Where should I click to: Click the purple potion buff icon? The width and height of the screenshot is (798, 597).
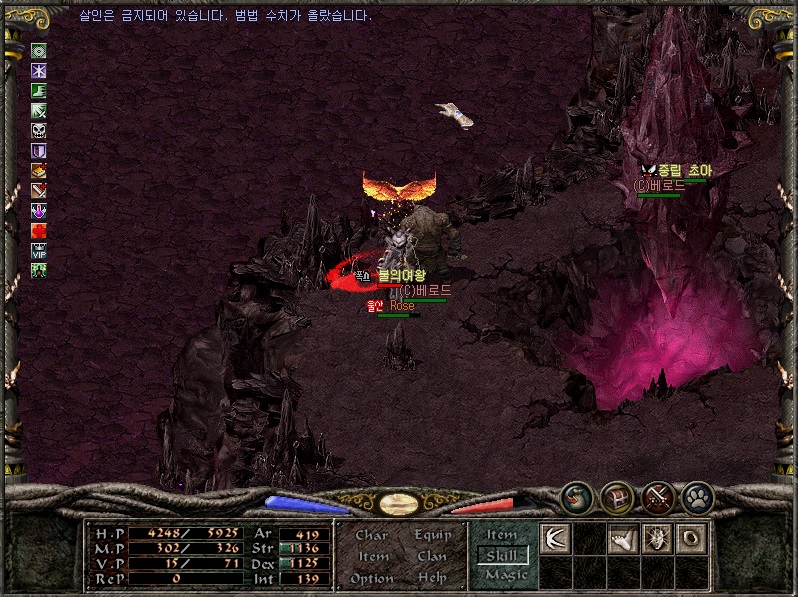pyautogui.click(x=39, y=211)
